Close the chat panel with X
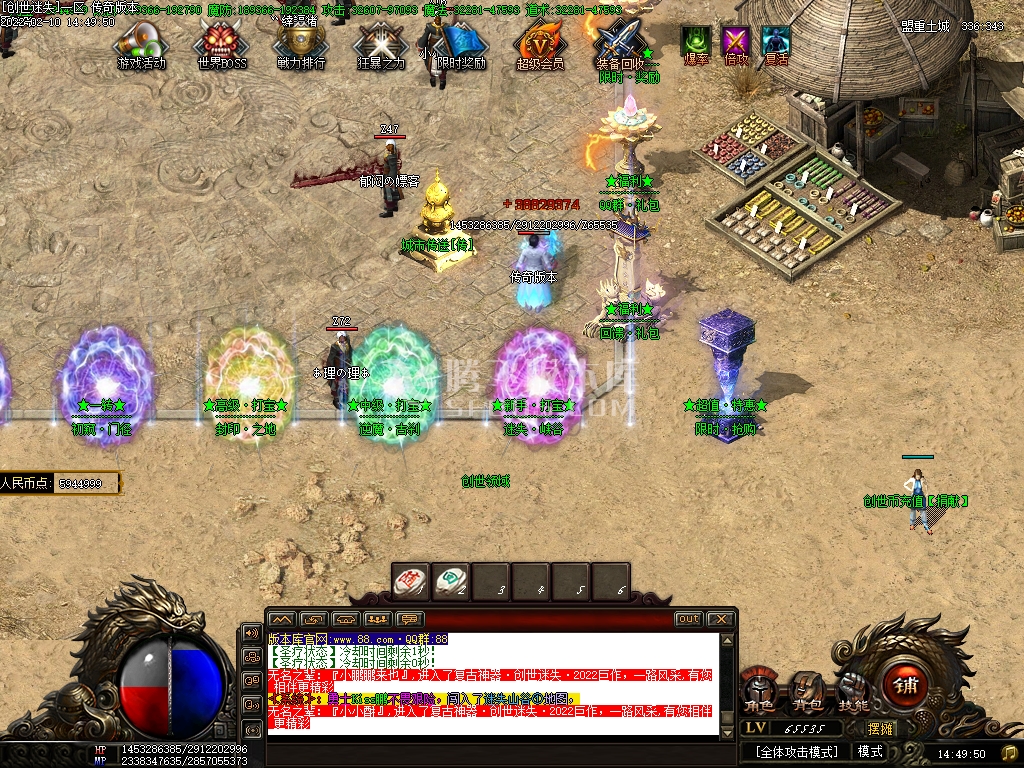 (721, 619)
